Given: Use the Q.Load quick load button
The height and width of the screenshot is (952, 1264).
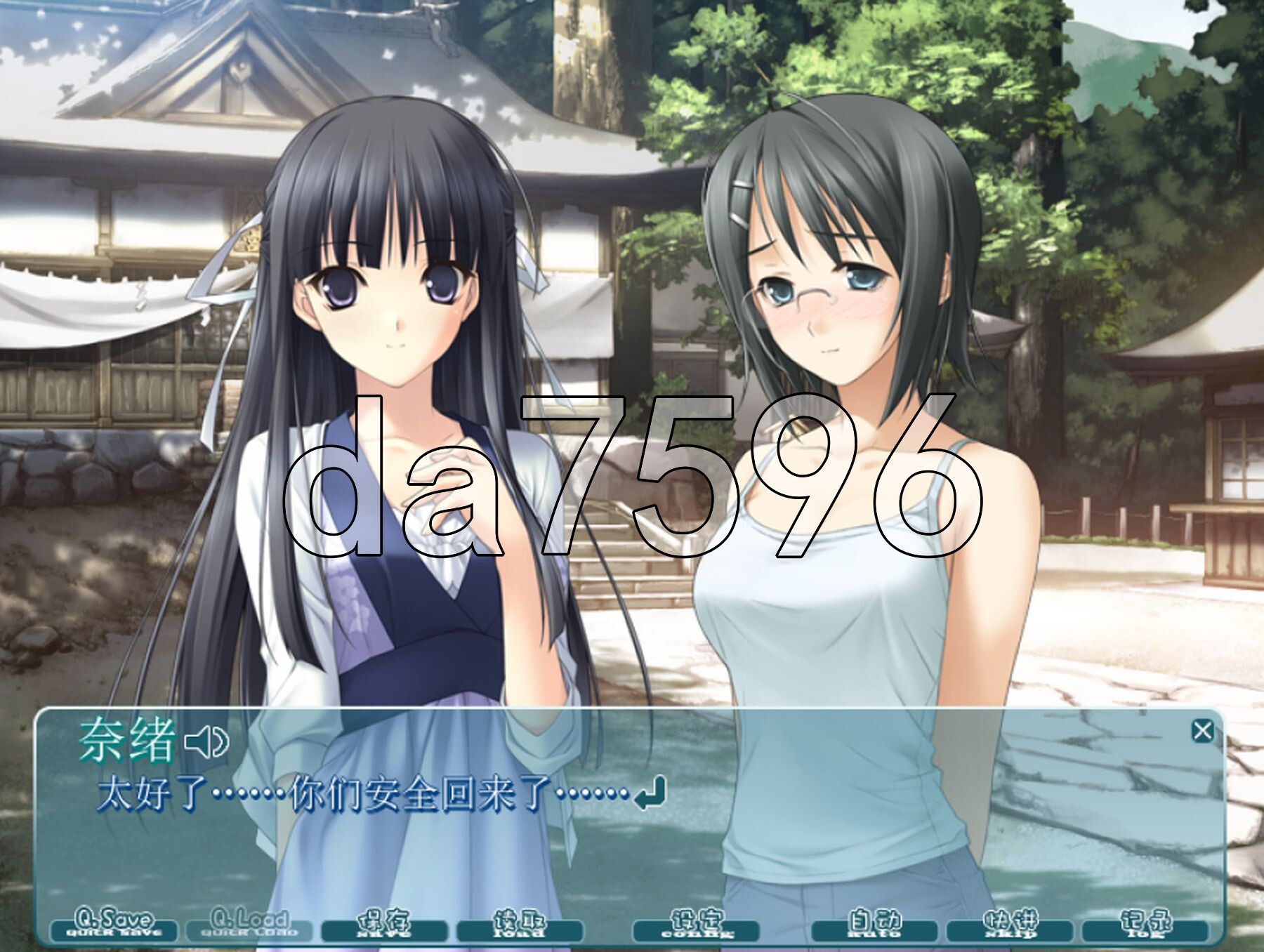Looking at the screenshot, I should click(x=249, y=925).
